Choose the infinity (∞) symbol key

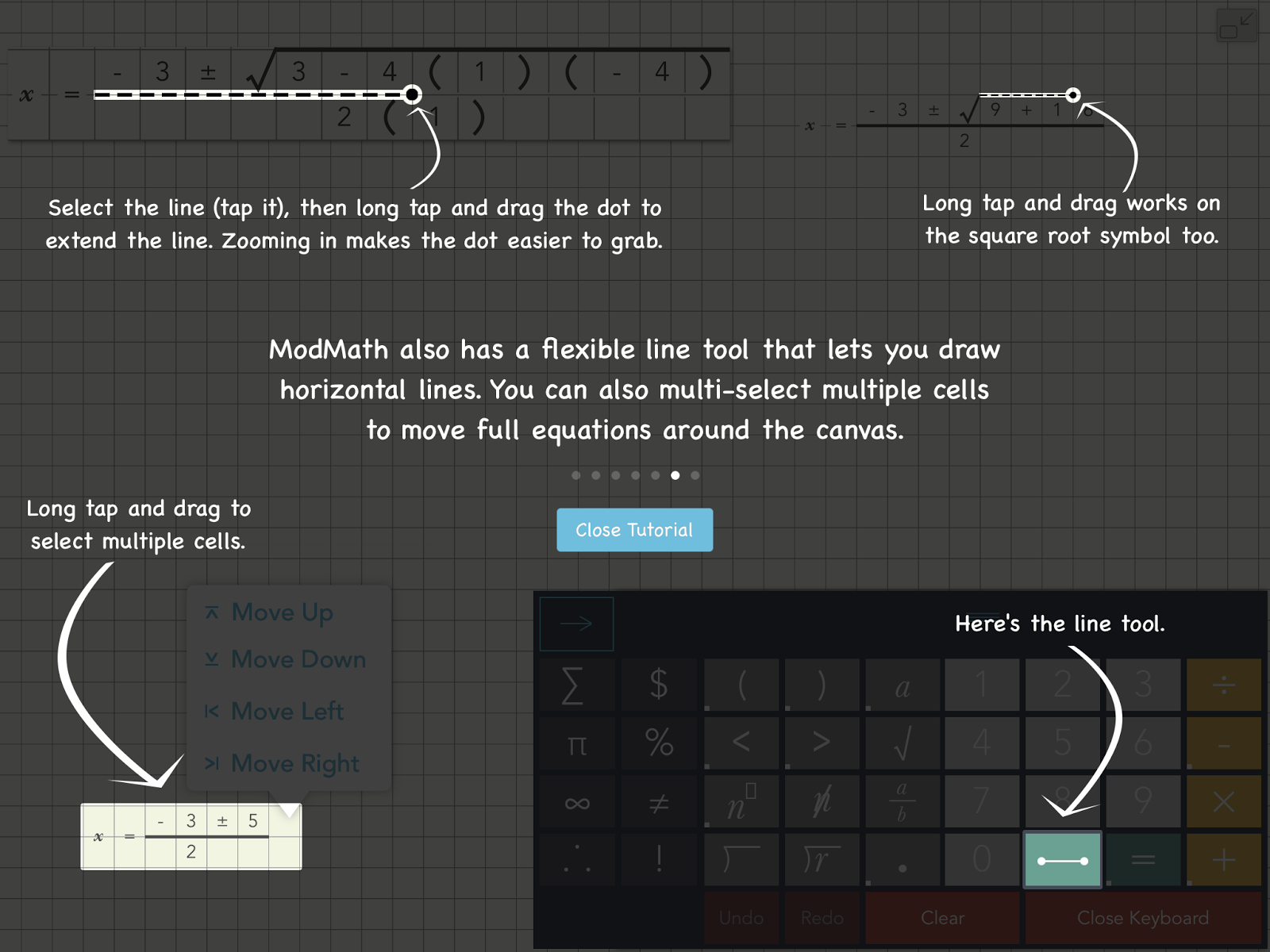[576, 801]
